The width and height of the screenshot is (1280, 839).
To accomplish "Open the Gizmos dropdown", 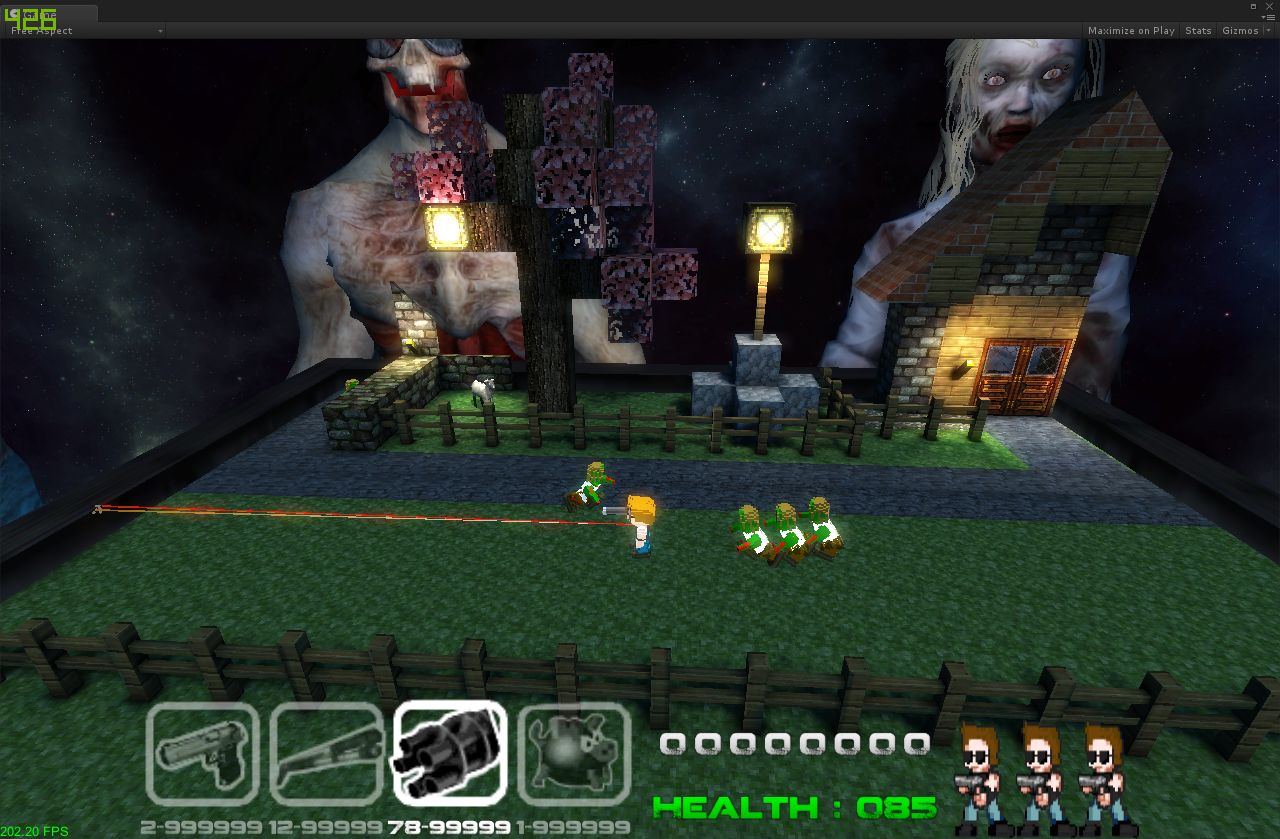I will 1242,31.
